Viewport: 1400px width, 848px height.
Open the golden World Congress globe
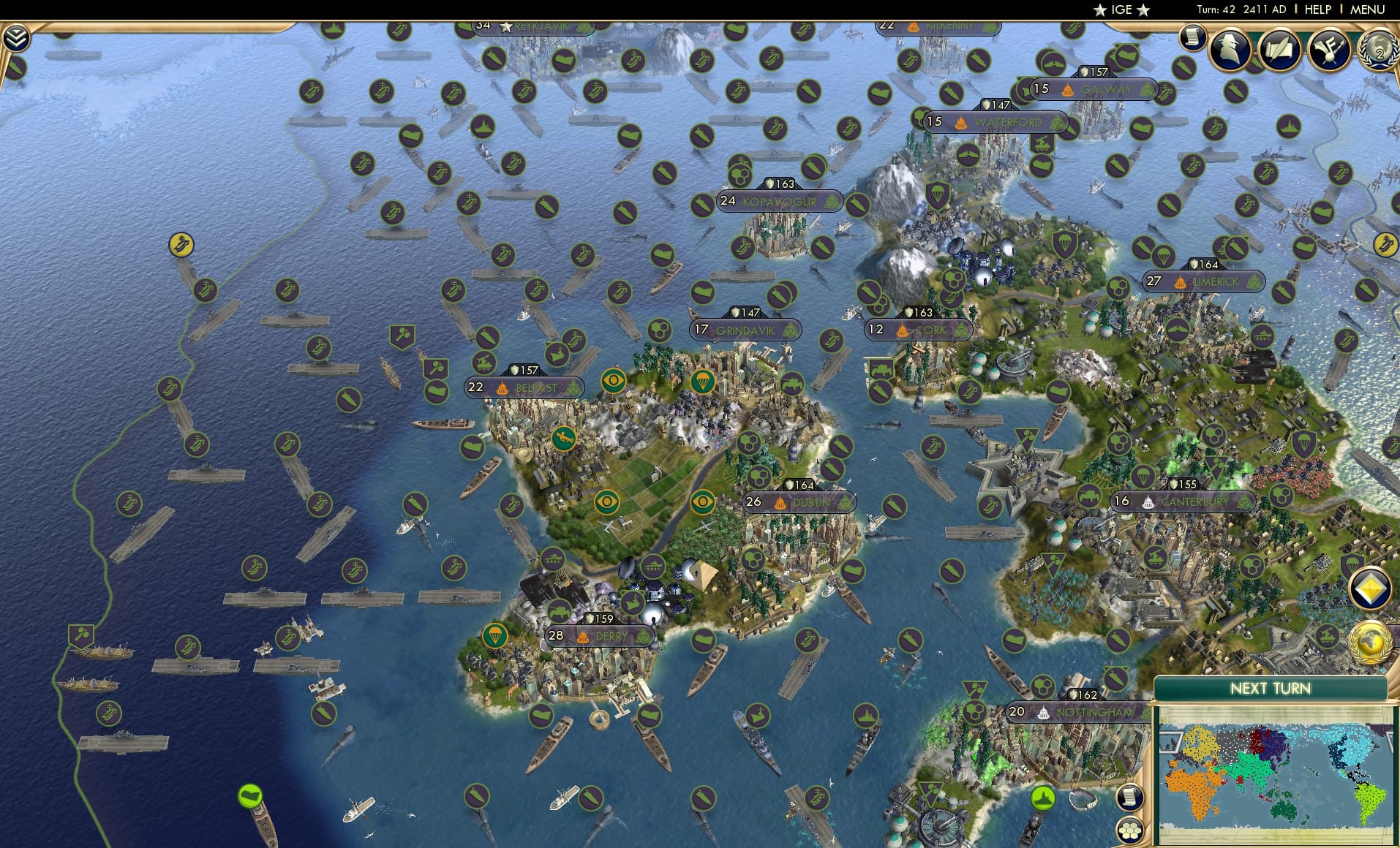(x=1370, y=642)
